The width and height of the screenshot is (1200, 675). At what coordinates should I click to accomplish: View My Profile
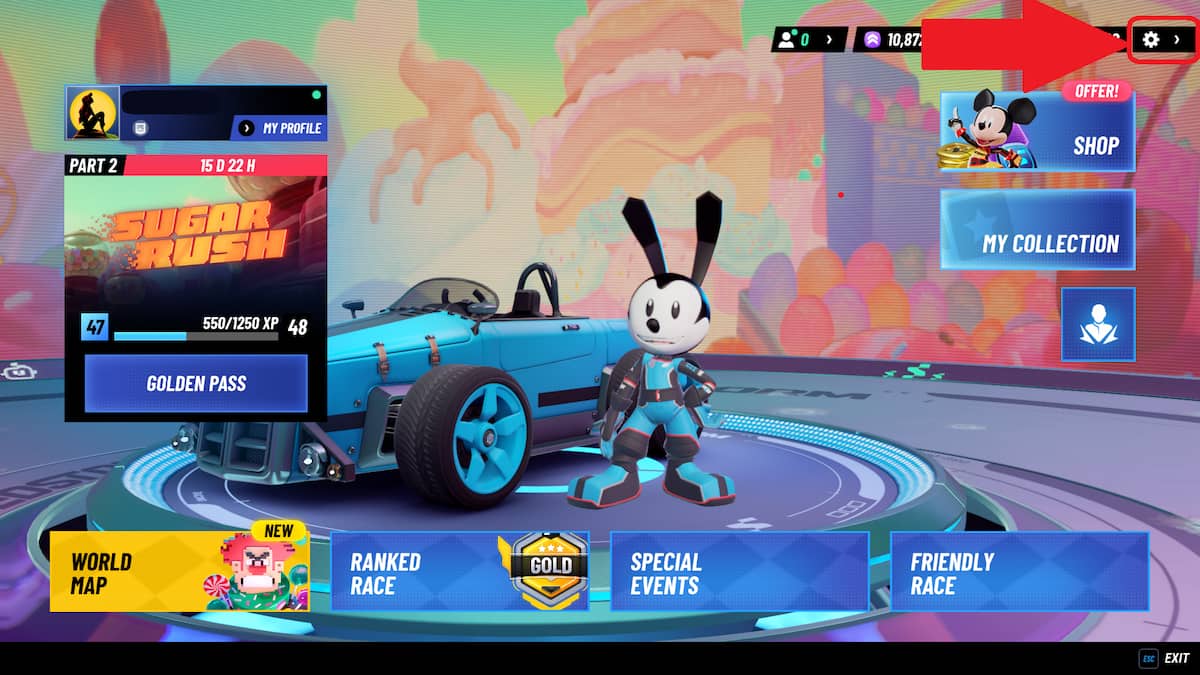click(x=279, y=128)
